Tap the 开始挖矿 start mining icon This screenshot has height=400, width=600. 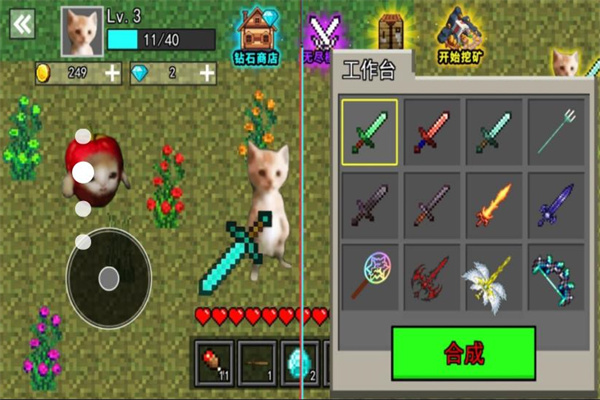point(457,33)
